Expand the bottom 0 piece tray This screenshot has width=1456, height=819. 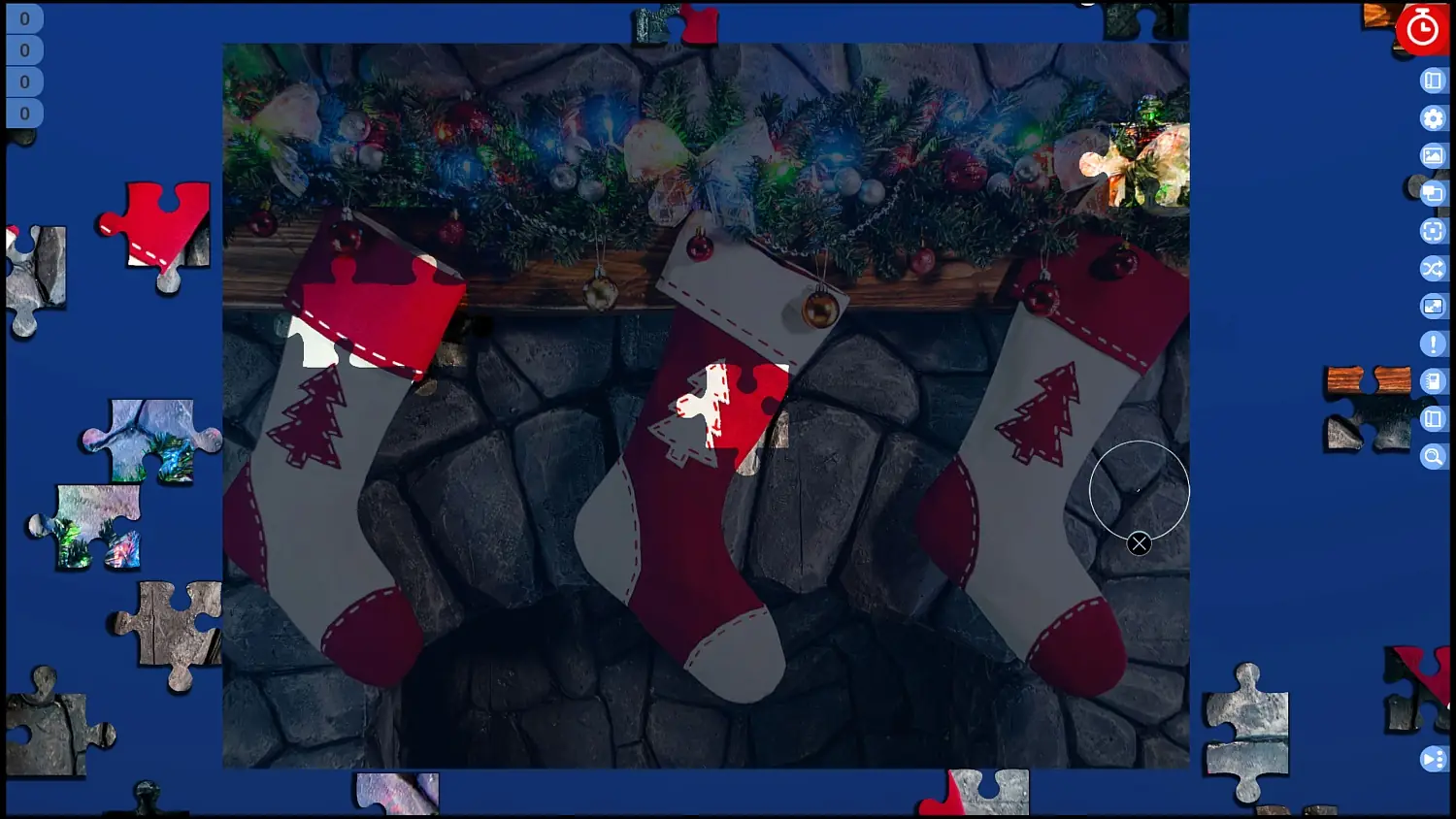[x=24, y=114]
